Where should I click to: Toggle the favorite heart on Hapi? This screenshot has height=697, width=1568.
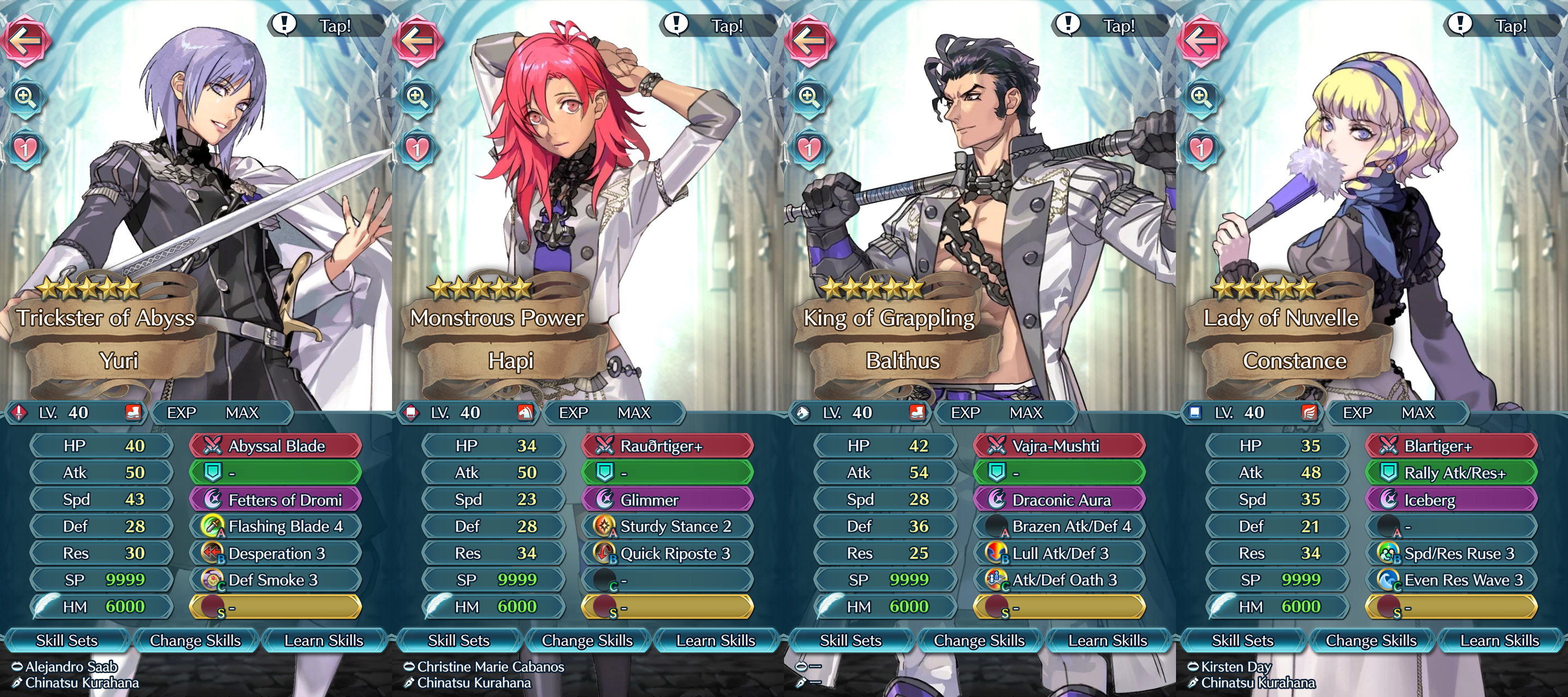(416, 148)
